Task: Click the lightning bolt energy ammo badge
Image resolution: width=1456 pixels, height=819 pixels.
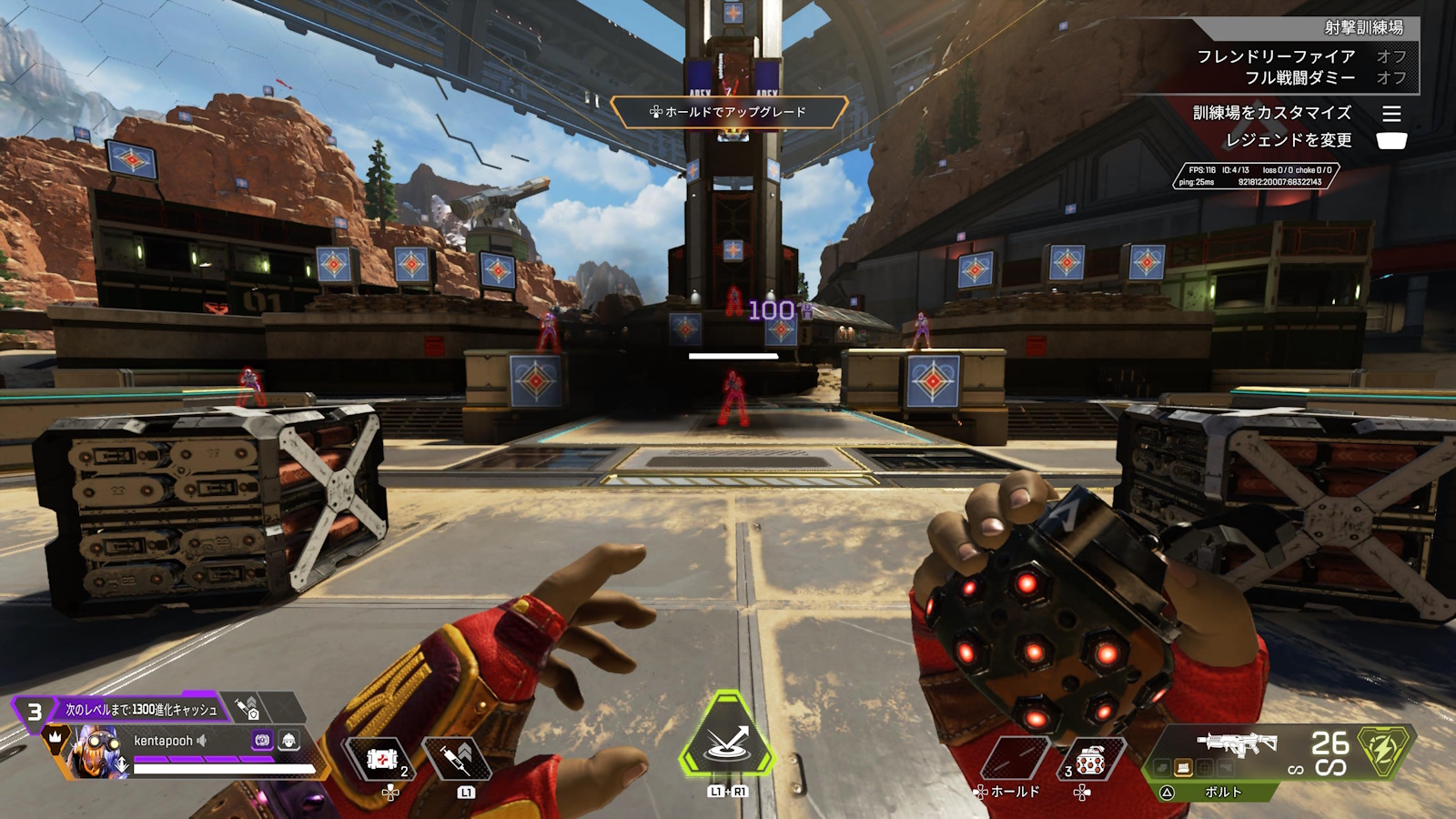Action: (1383, 750)
